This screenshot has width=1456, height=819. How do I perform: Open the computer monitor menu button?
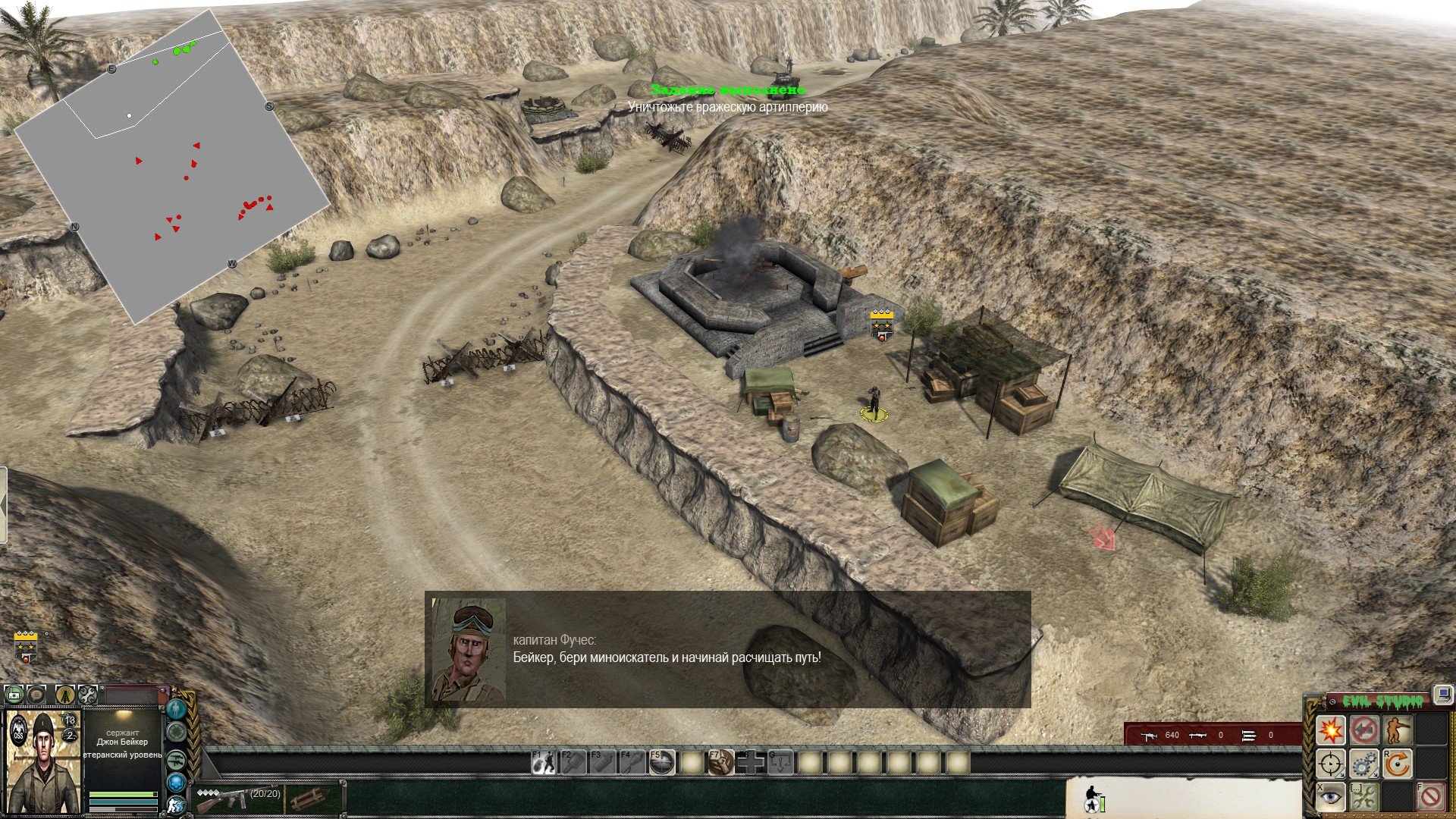tap(1442, 695)
